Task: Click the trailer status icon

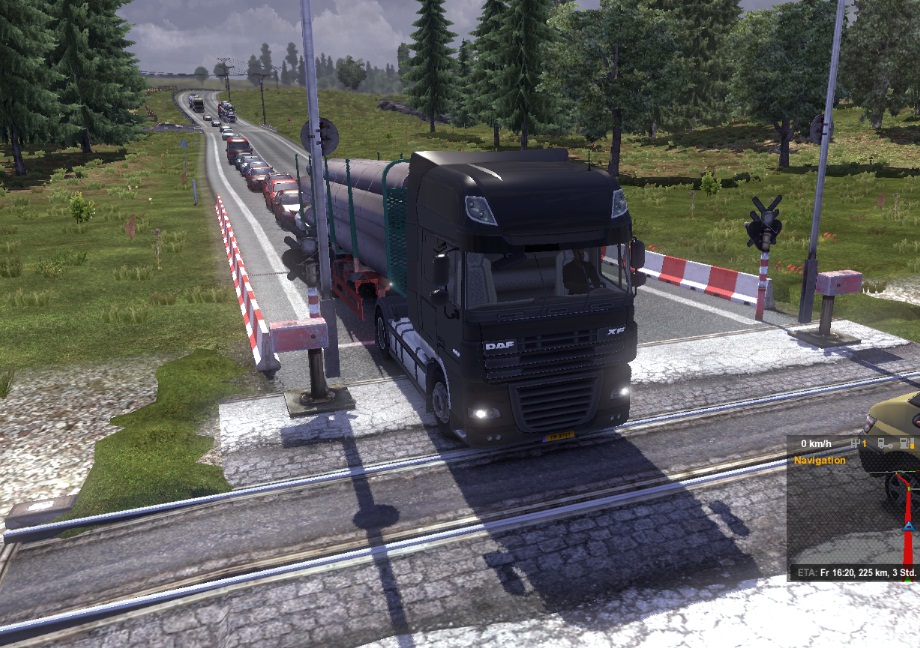Action: [884, 443]
